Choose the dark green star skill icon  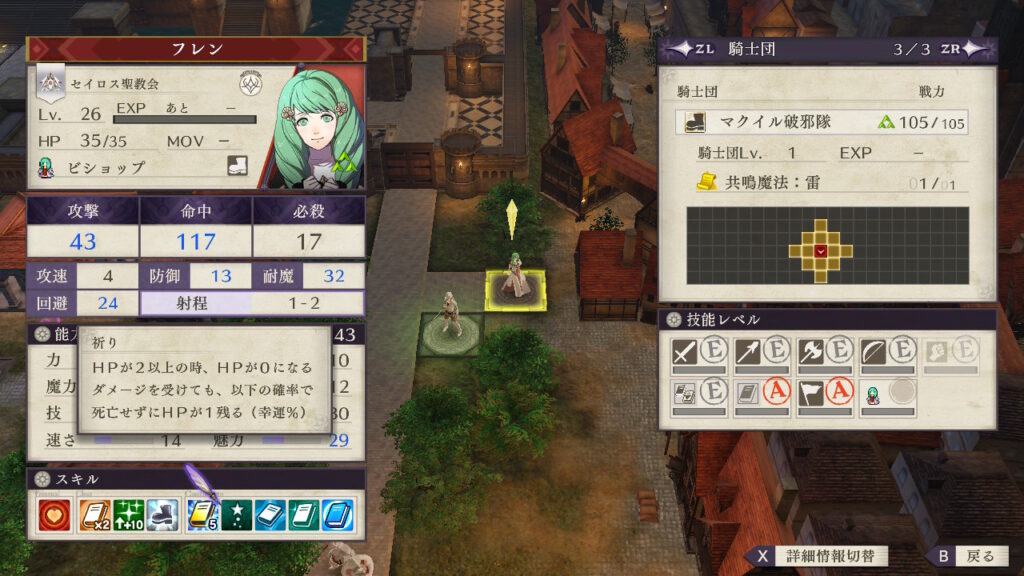pyautogui.click(x=236, y=514)
